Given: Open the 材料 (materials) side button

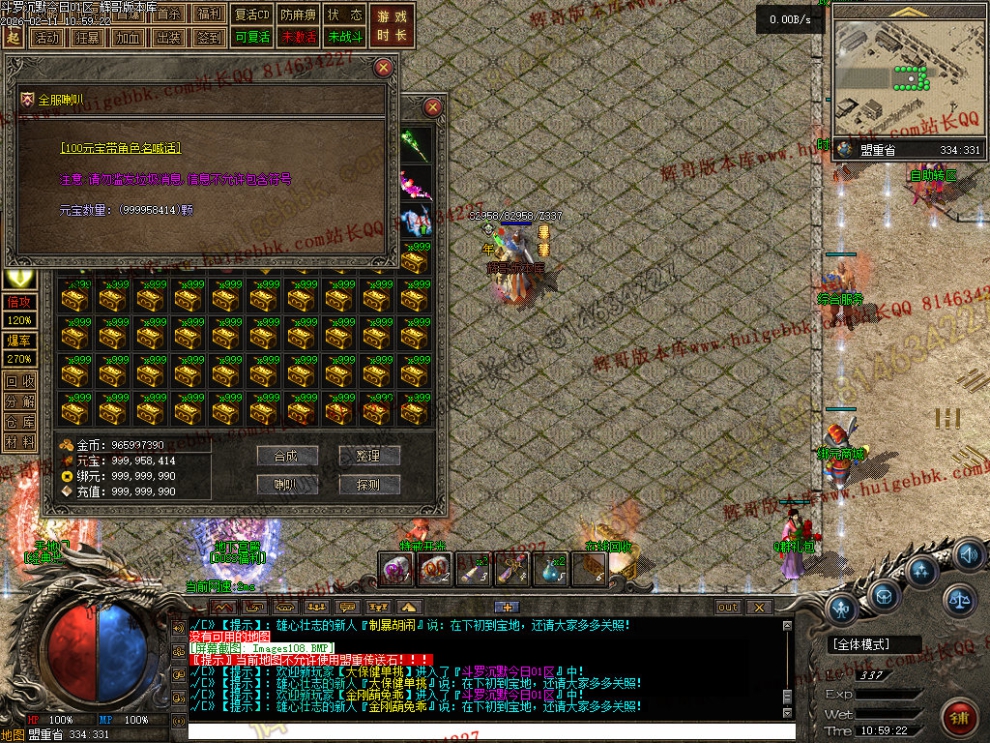Looking at the screenshot, I should pyautogui.click(x=19, y=441).
